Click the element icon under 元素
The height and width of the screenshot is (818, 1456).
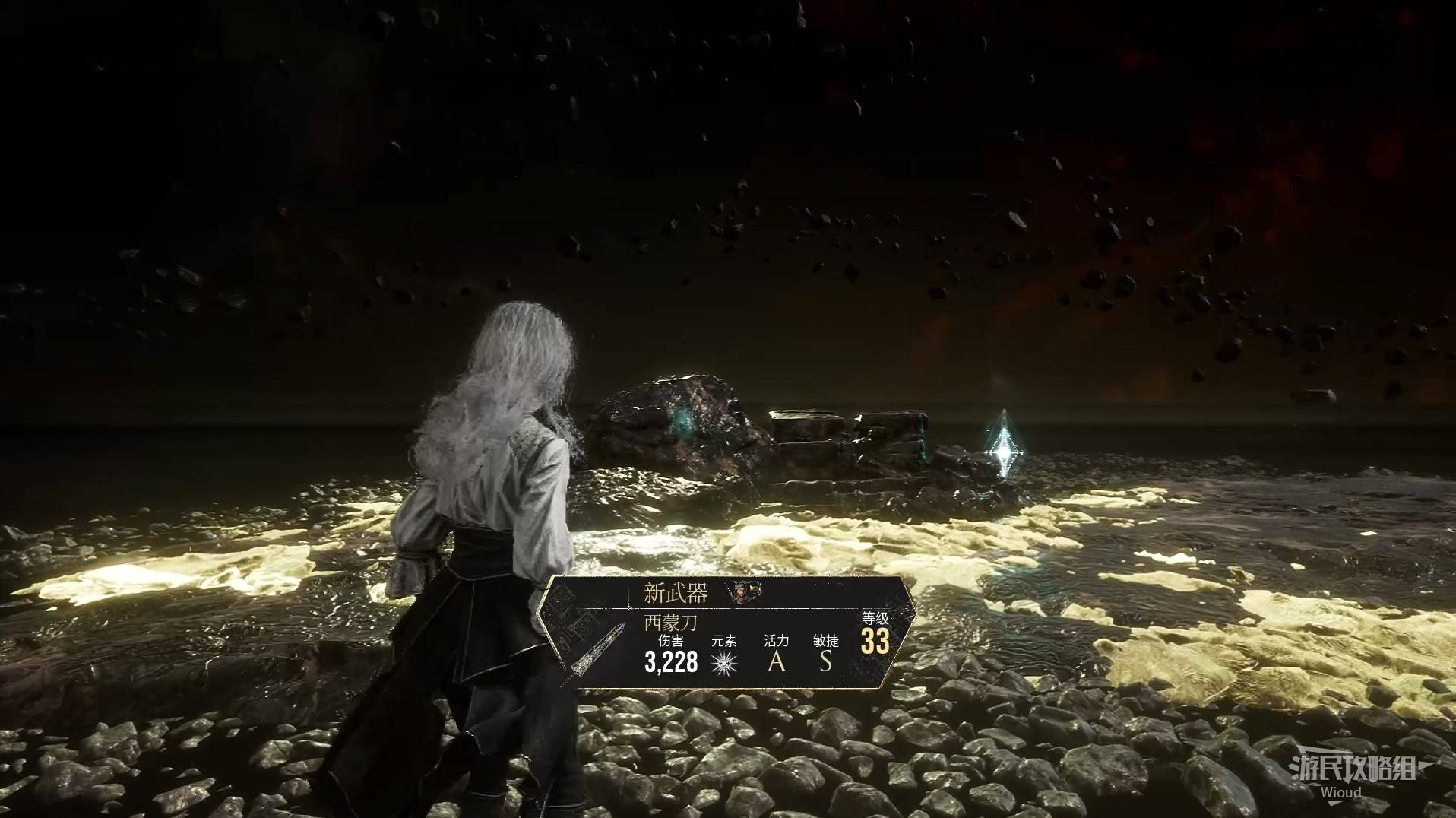point(724,663)
